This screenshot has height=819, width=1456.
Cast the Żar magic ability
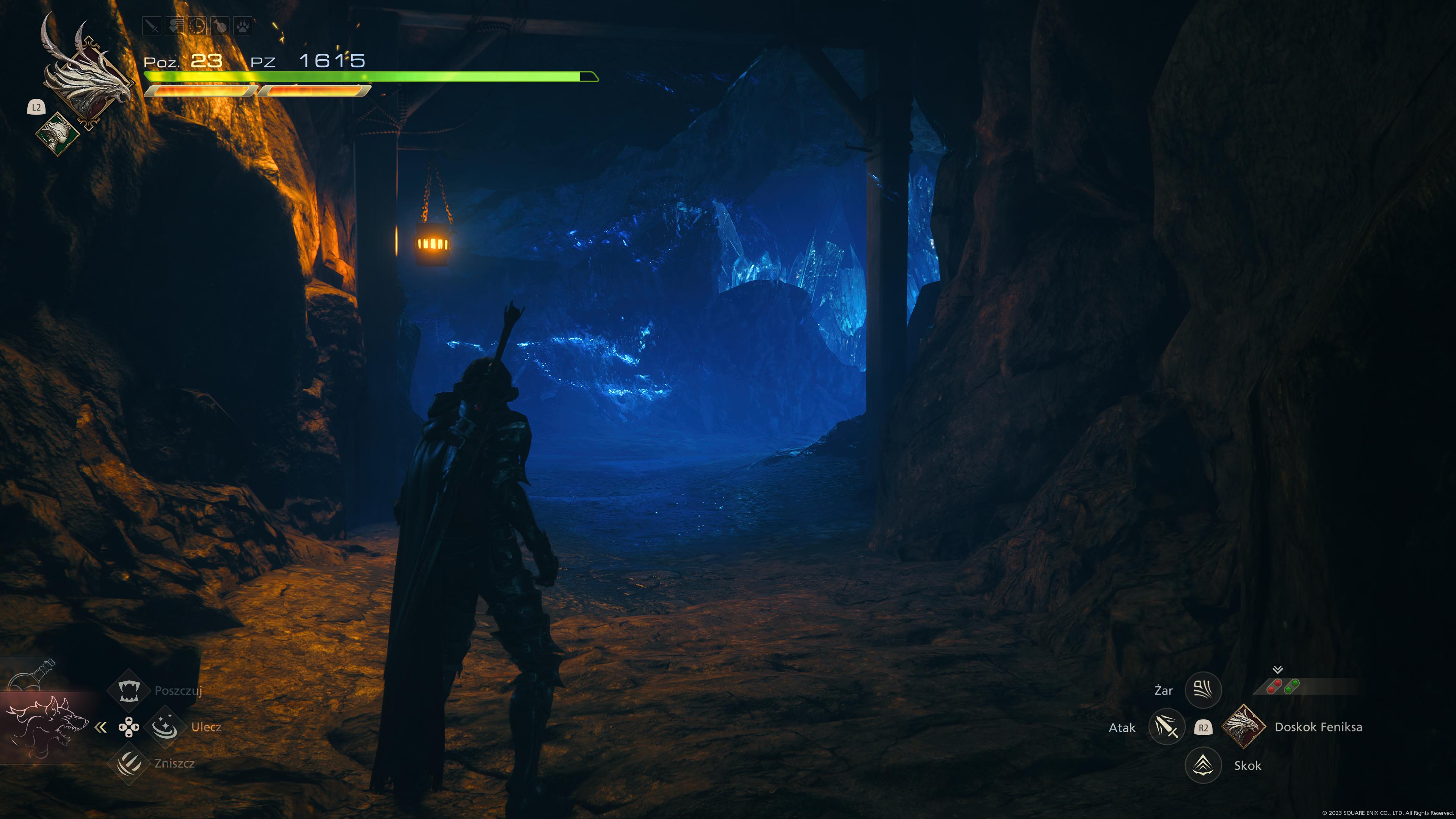1203,690
